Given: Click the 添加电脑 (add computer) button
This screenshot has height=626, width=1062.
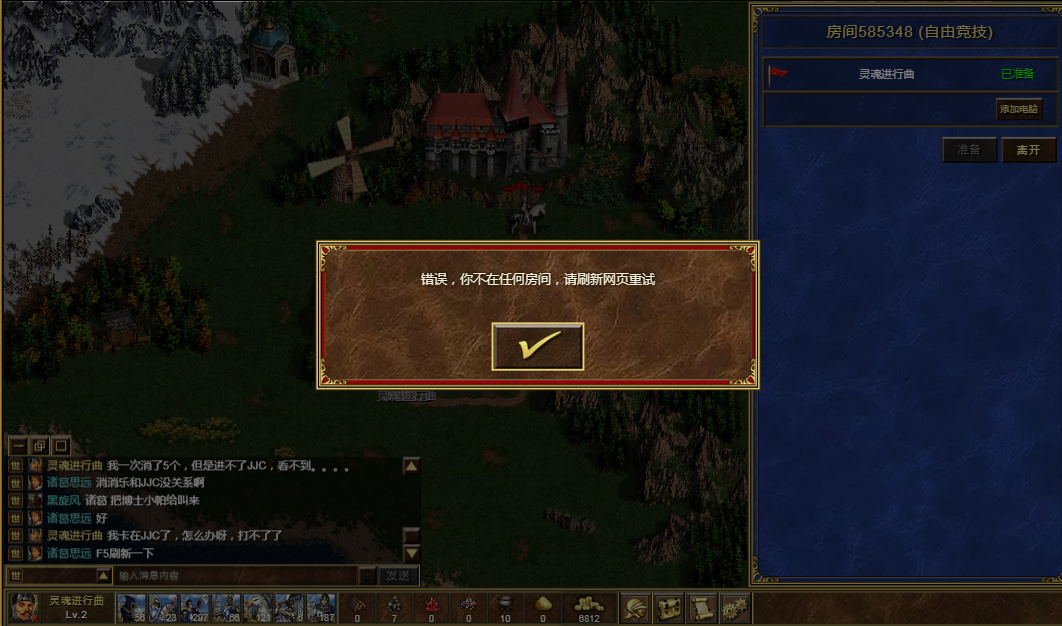Looking at the screenshot, I should coord(1018,108).
